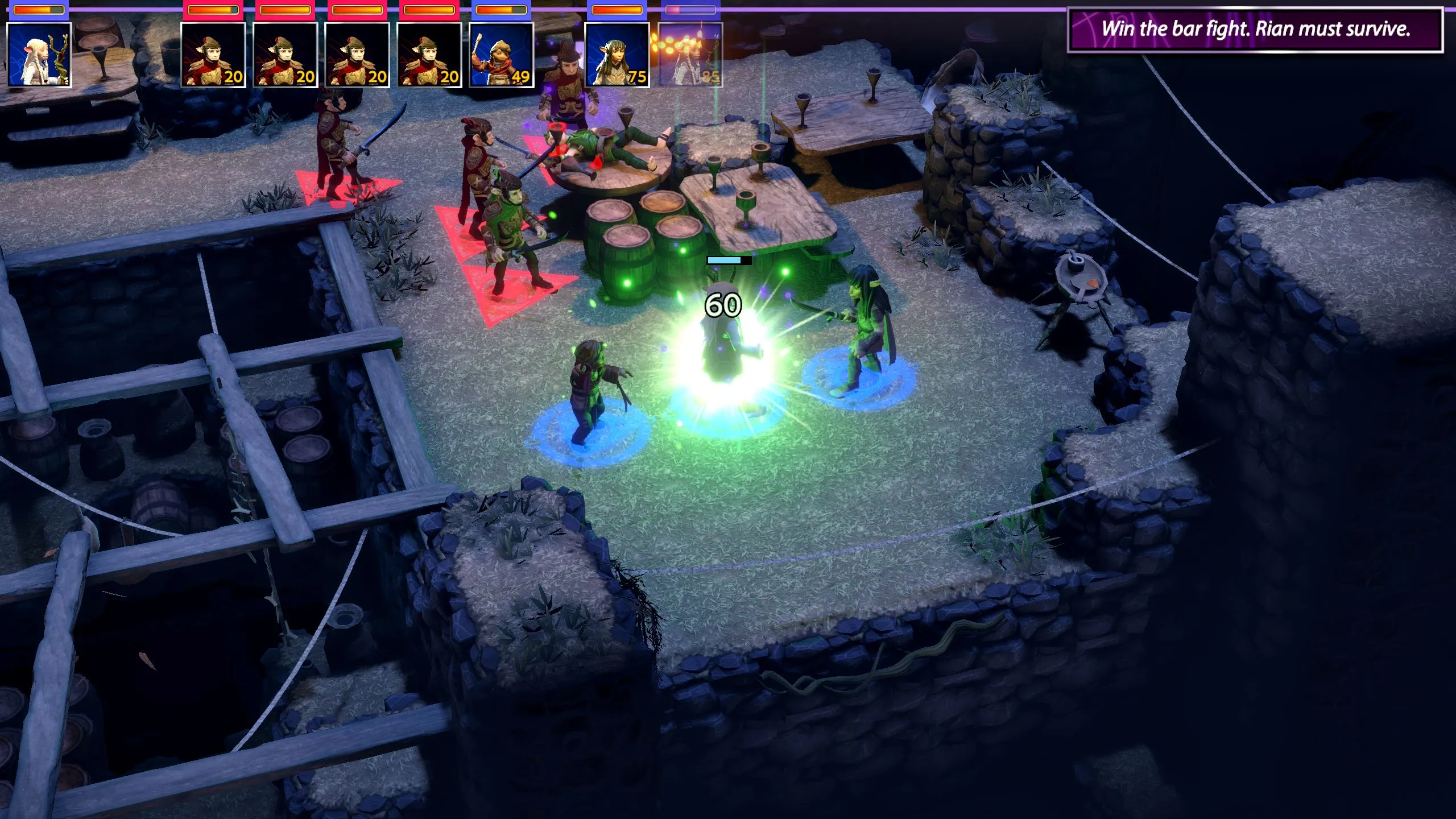1456x819 pixels.
Task: Select the white-haired active unit portrait
Action: coord(39,55)
